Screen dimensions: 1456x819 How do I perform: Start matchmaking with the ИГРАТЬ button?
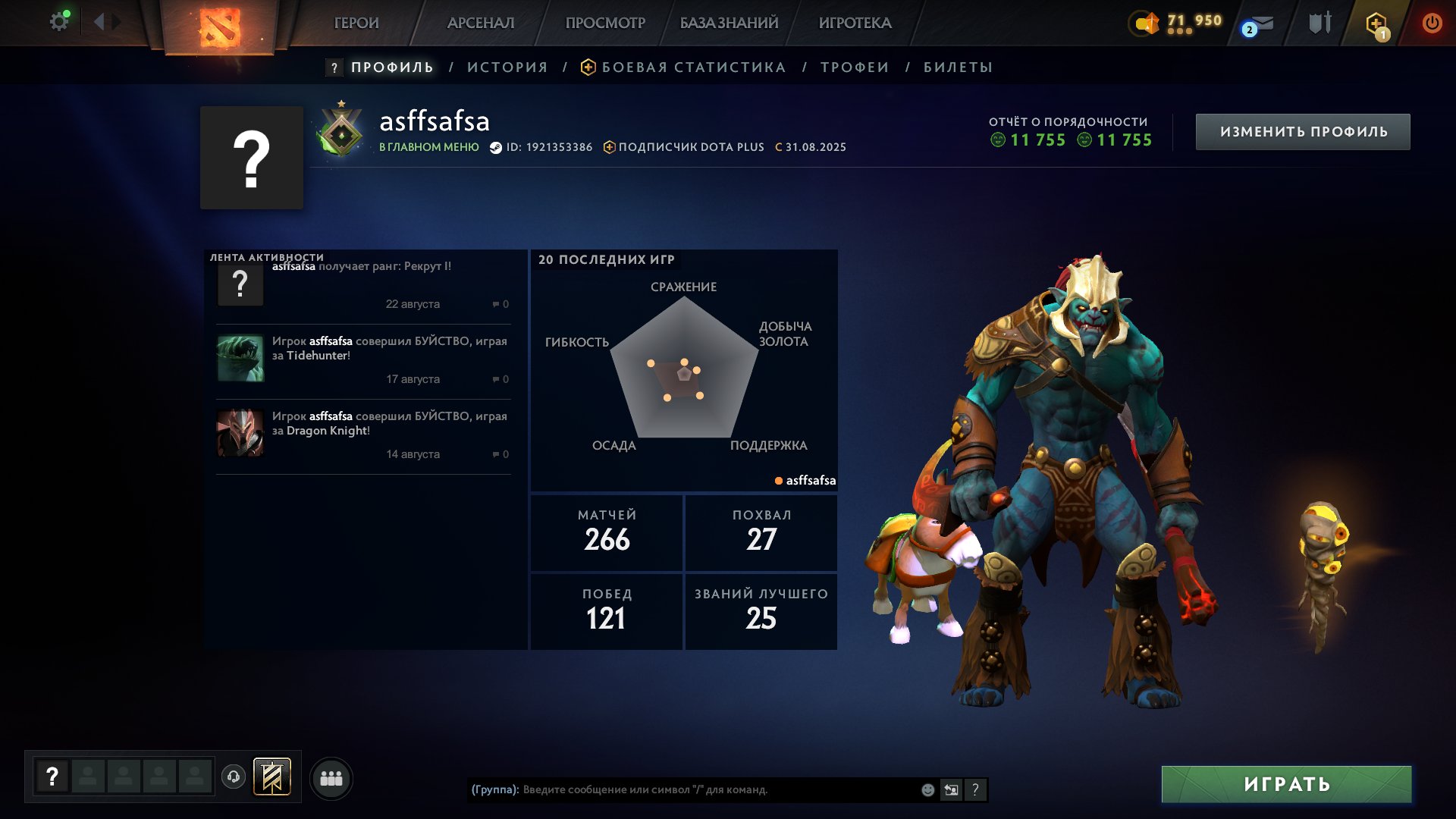coord(1286,784)
